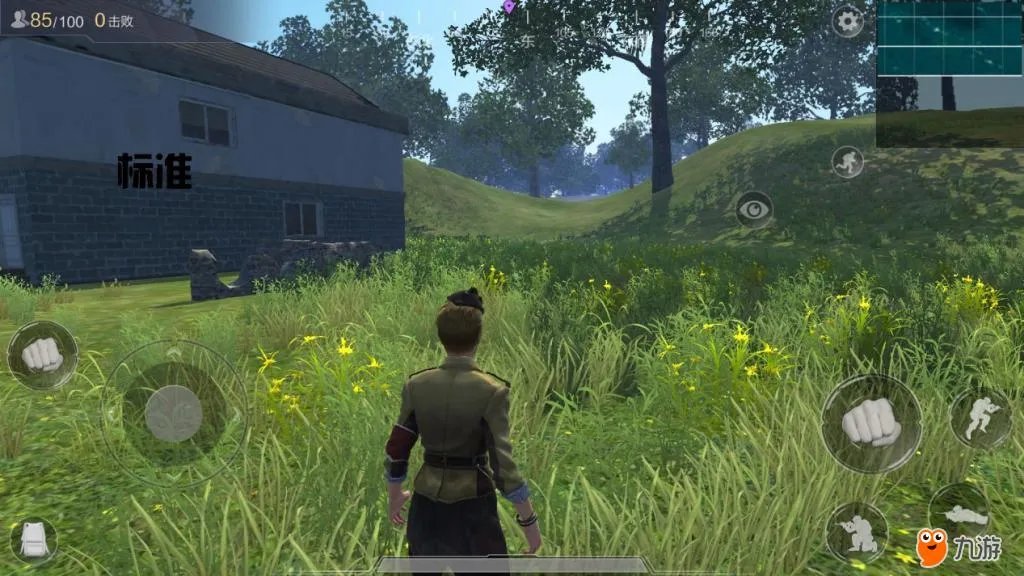Switch to the lying prone stance
The height and width of the screenshot is (576, 1024).
[963, 514]
